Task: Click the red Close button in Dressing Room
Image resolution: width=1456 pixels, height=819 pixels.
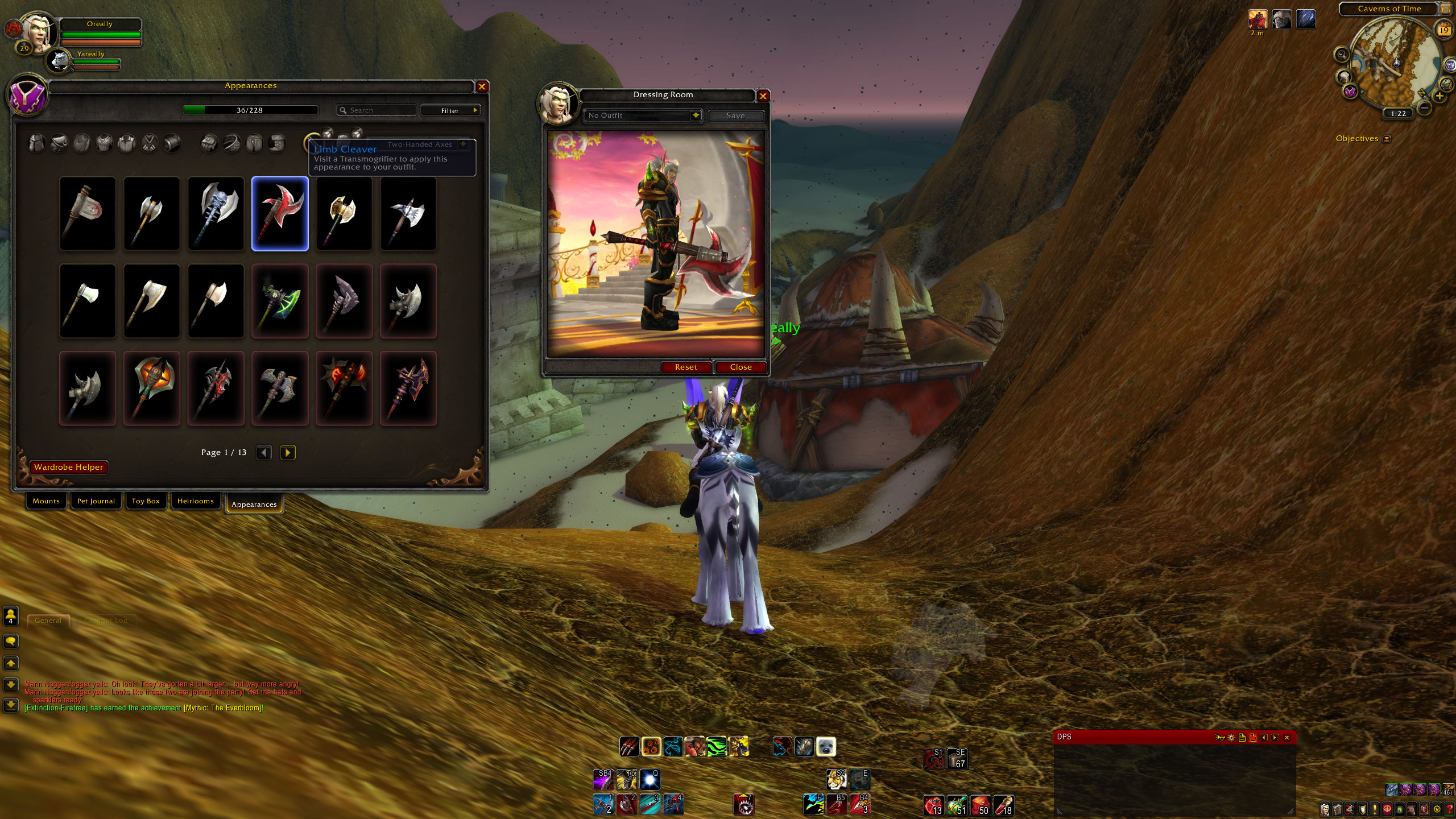Action: click(741, 367)
